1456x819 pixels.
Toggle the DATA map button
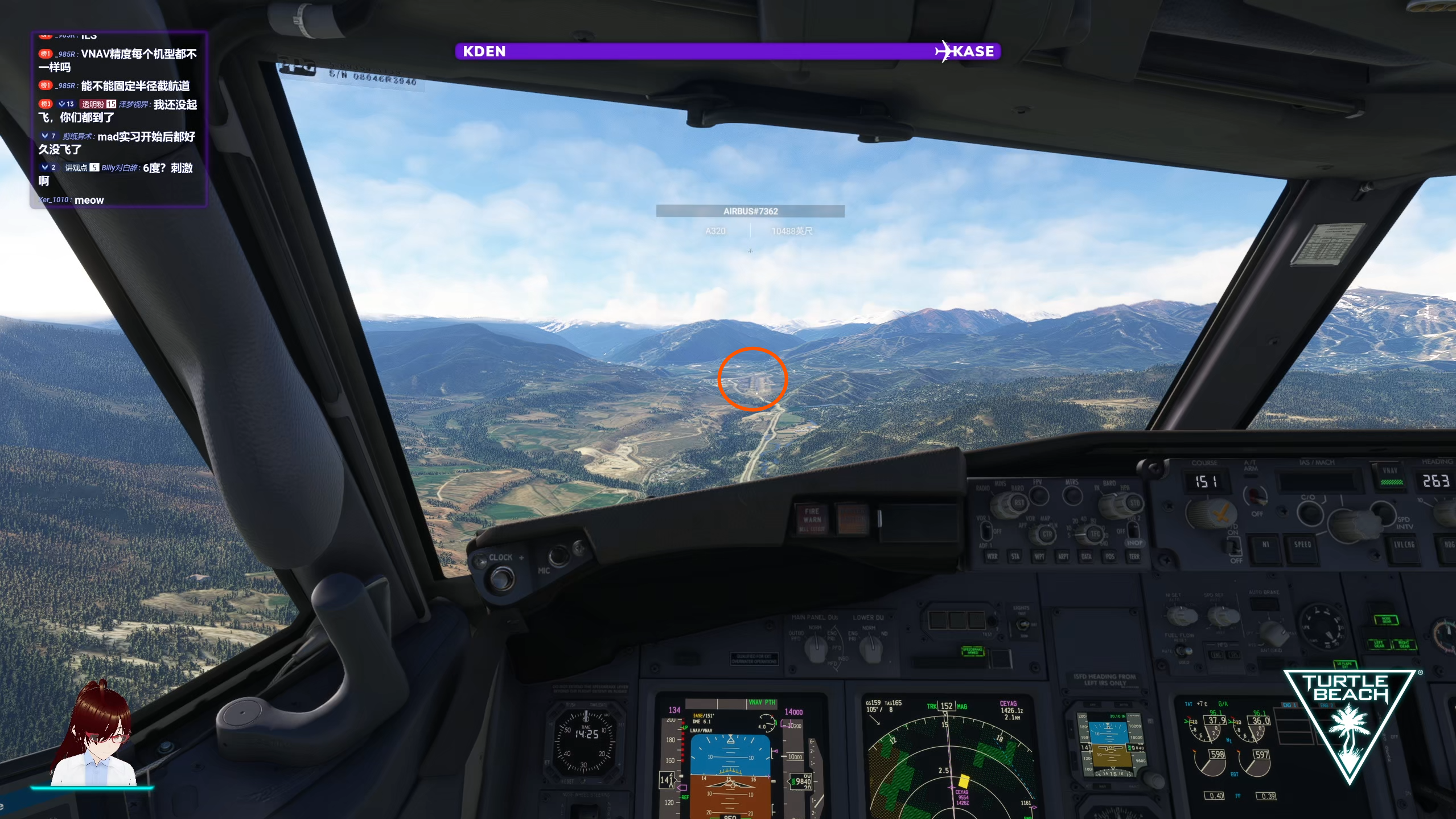click(1086, 557)
